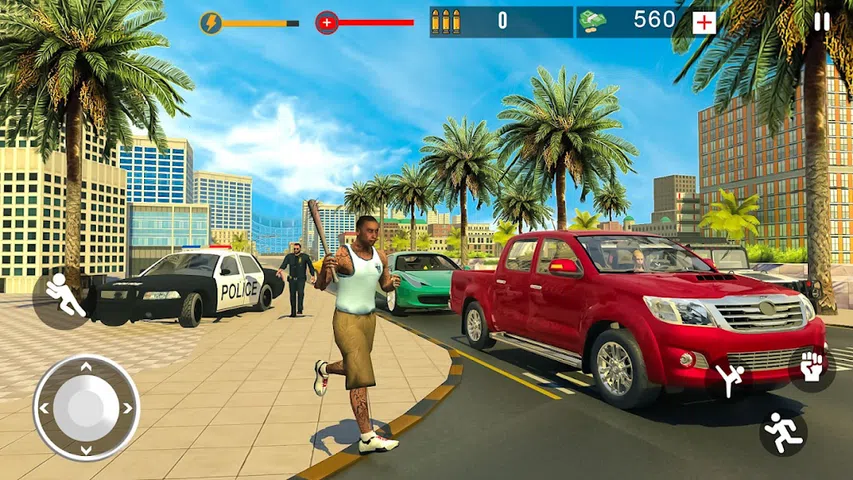Perform a kick with the kick icon
Viewport: 853px width, 480px height.
729,379
